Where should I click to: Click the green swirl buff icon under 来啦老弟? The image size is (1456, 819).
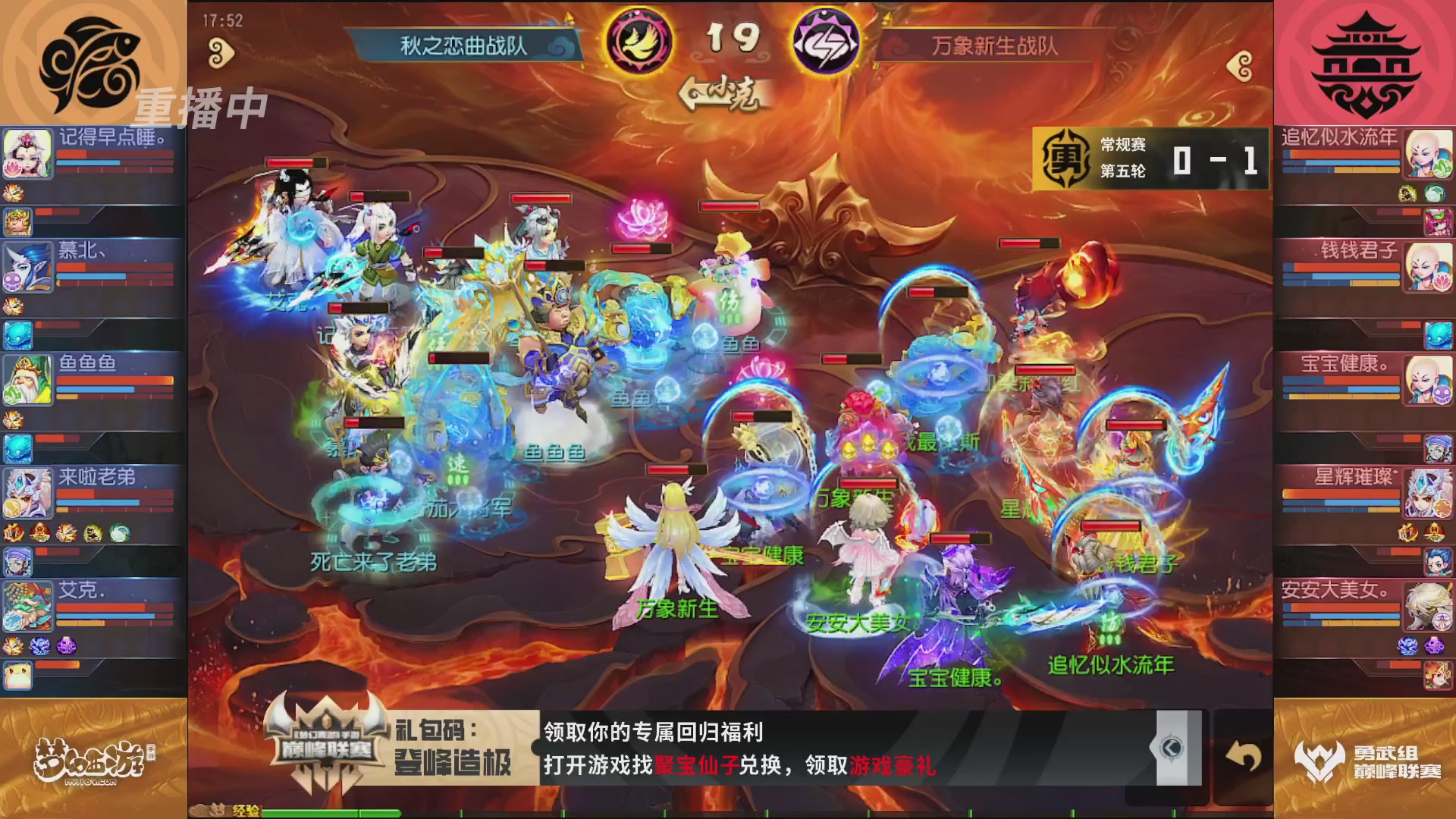[119, 533]
